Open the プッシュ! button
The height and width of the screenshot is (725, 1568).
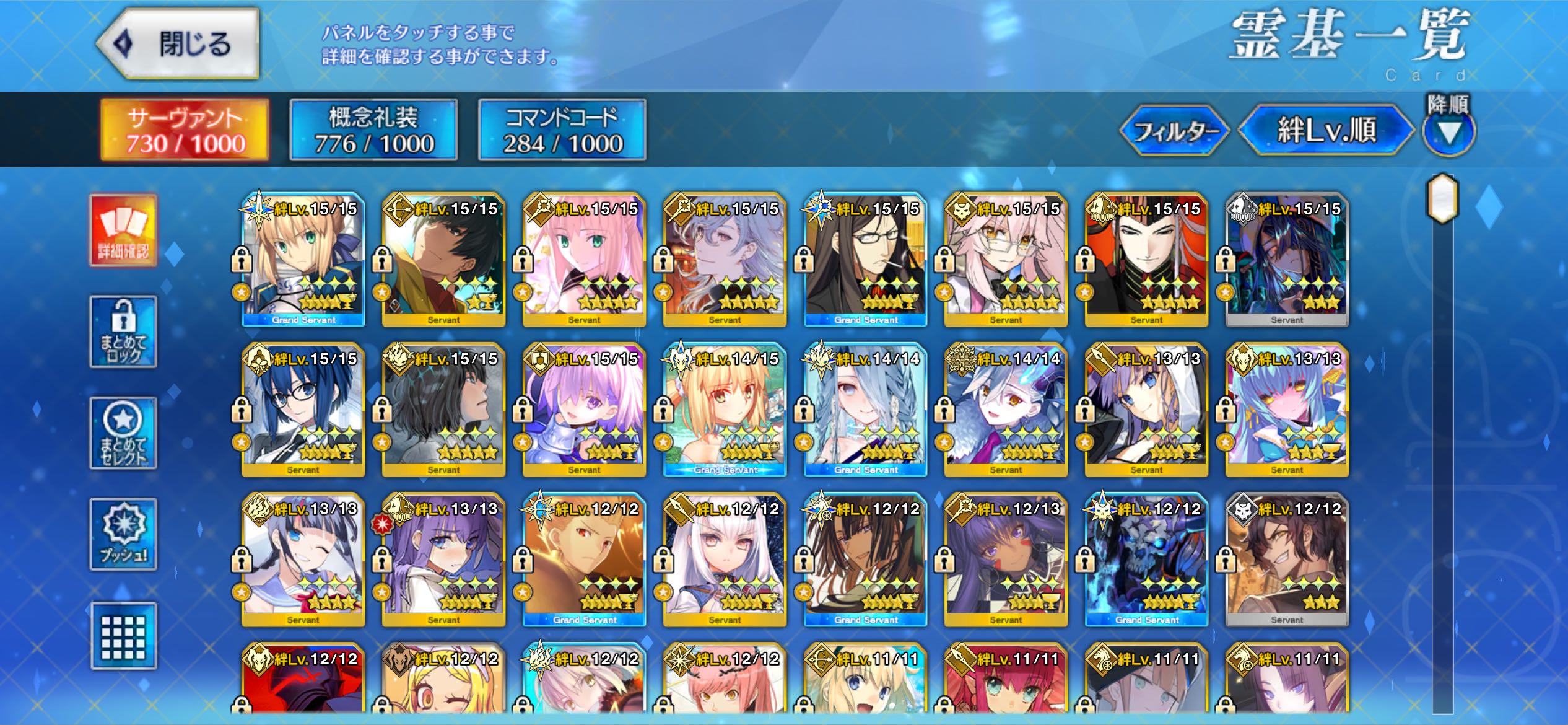click(123, 534)
